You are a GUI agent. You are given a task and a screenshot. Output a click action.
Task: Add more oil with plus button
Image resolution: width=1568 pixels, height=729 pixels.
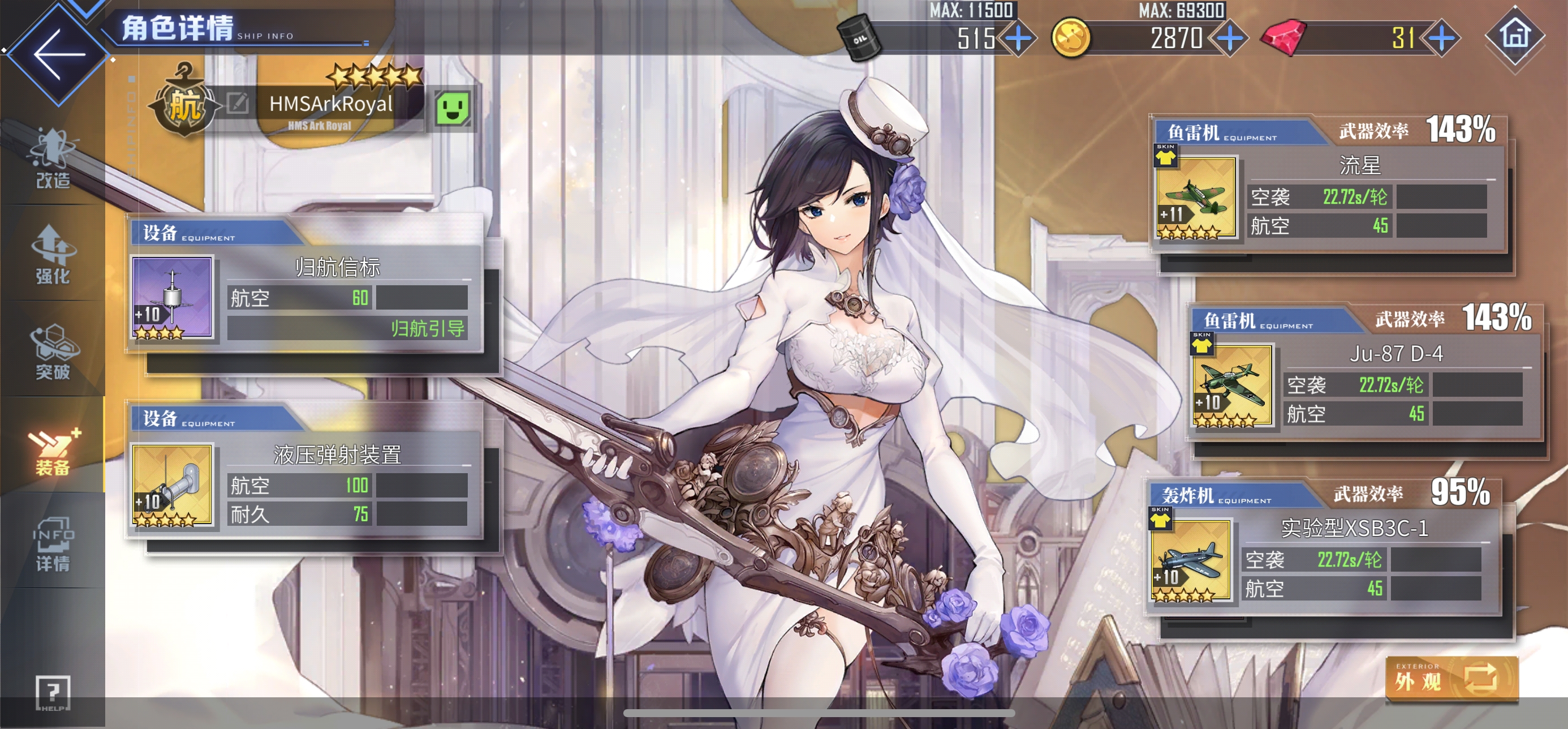1019,39
